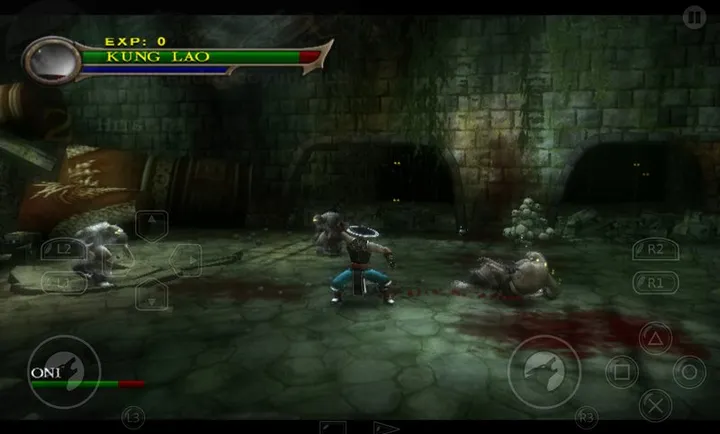Tap the emulator pause button
This screenshot has height=434, width=720.
694,16
